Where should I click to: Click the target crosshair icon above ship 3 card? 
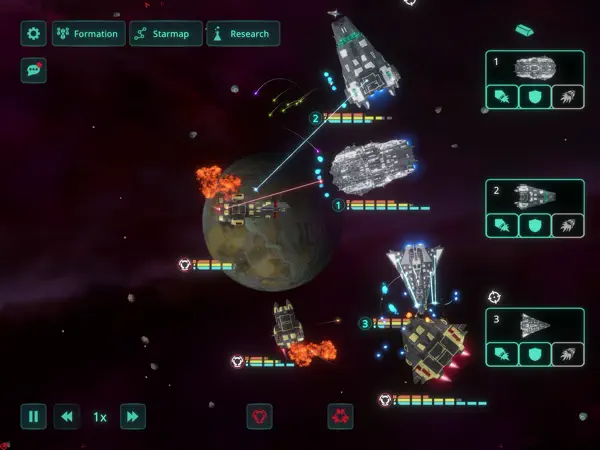click(x=494, y=297)
